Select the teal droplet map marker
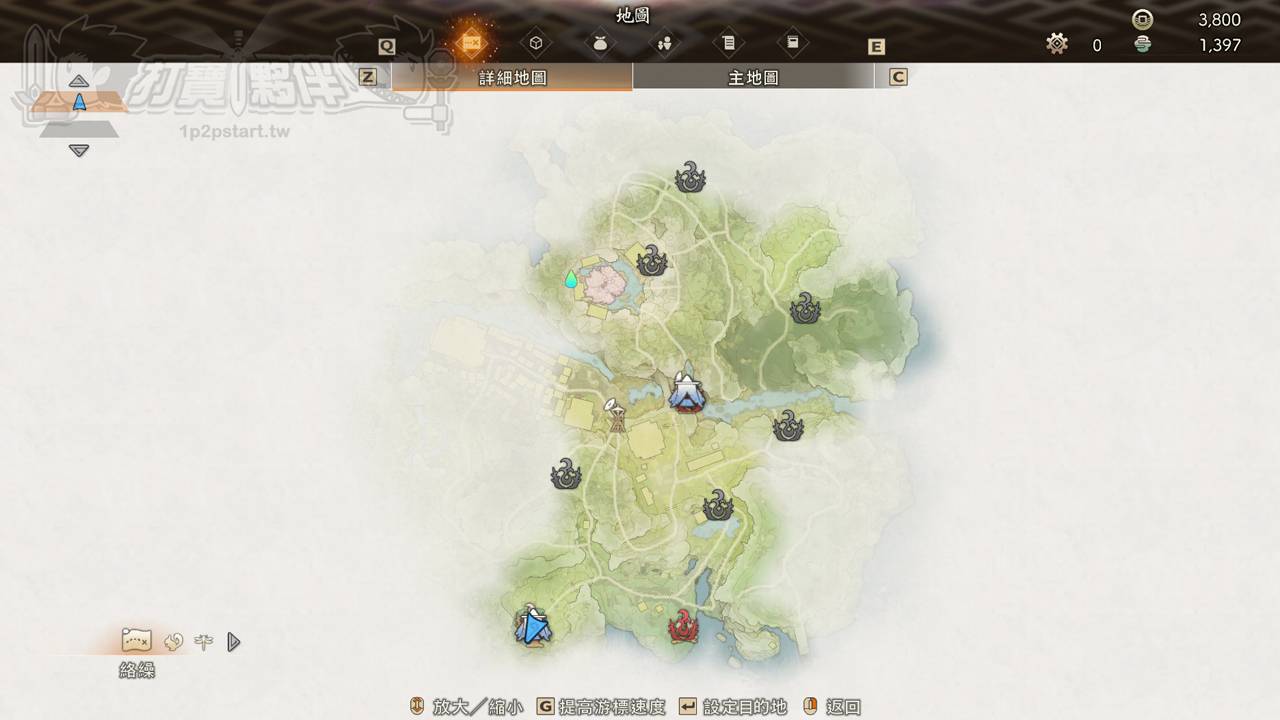The image size is (1280, 720). (x=571, y=279)
